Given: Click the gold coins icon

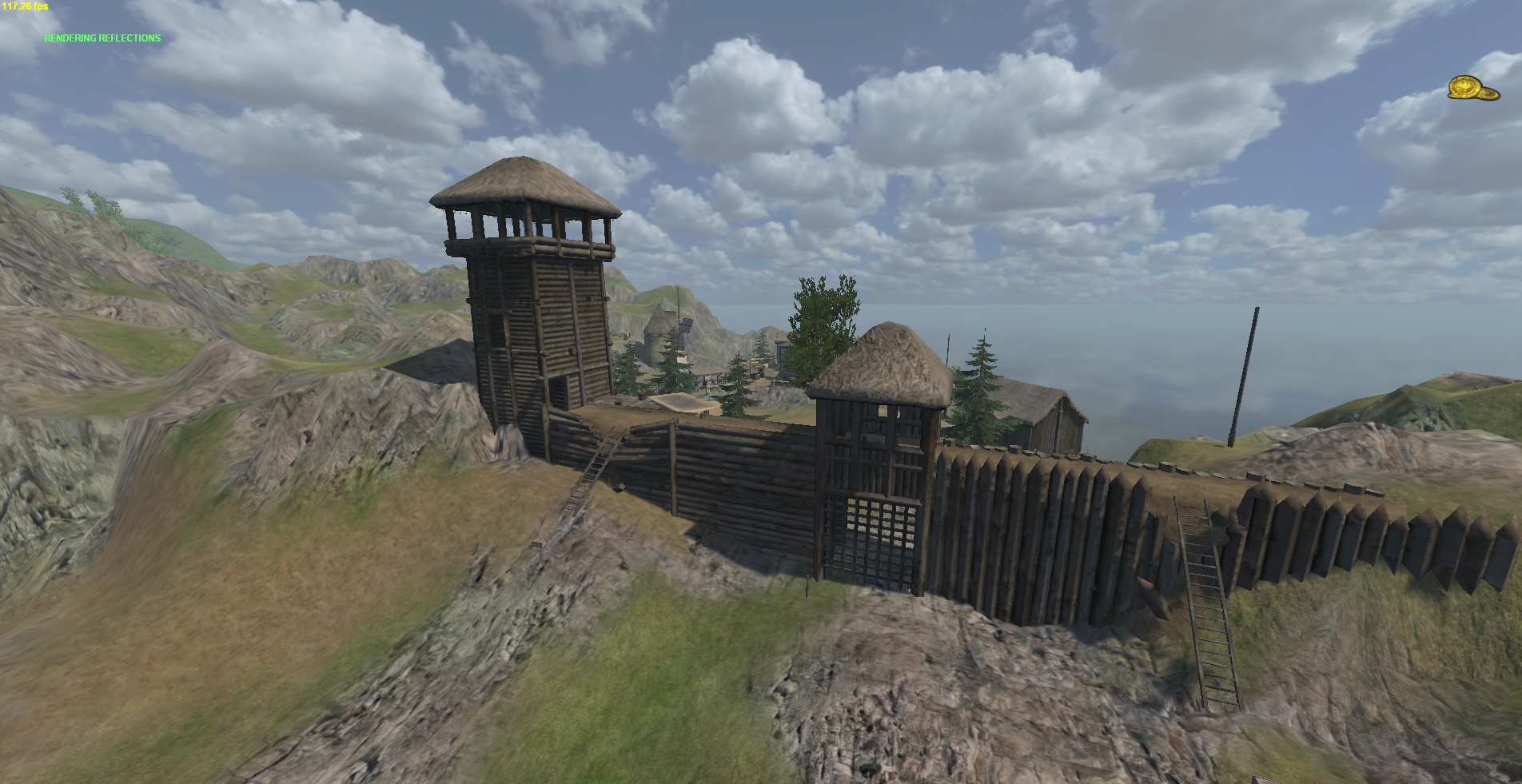Looking at the screenshot, I should point(1473,88).
